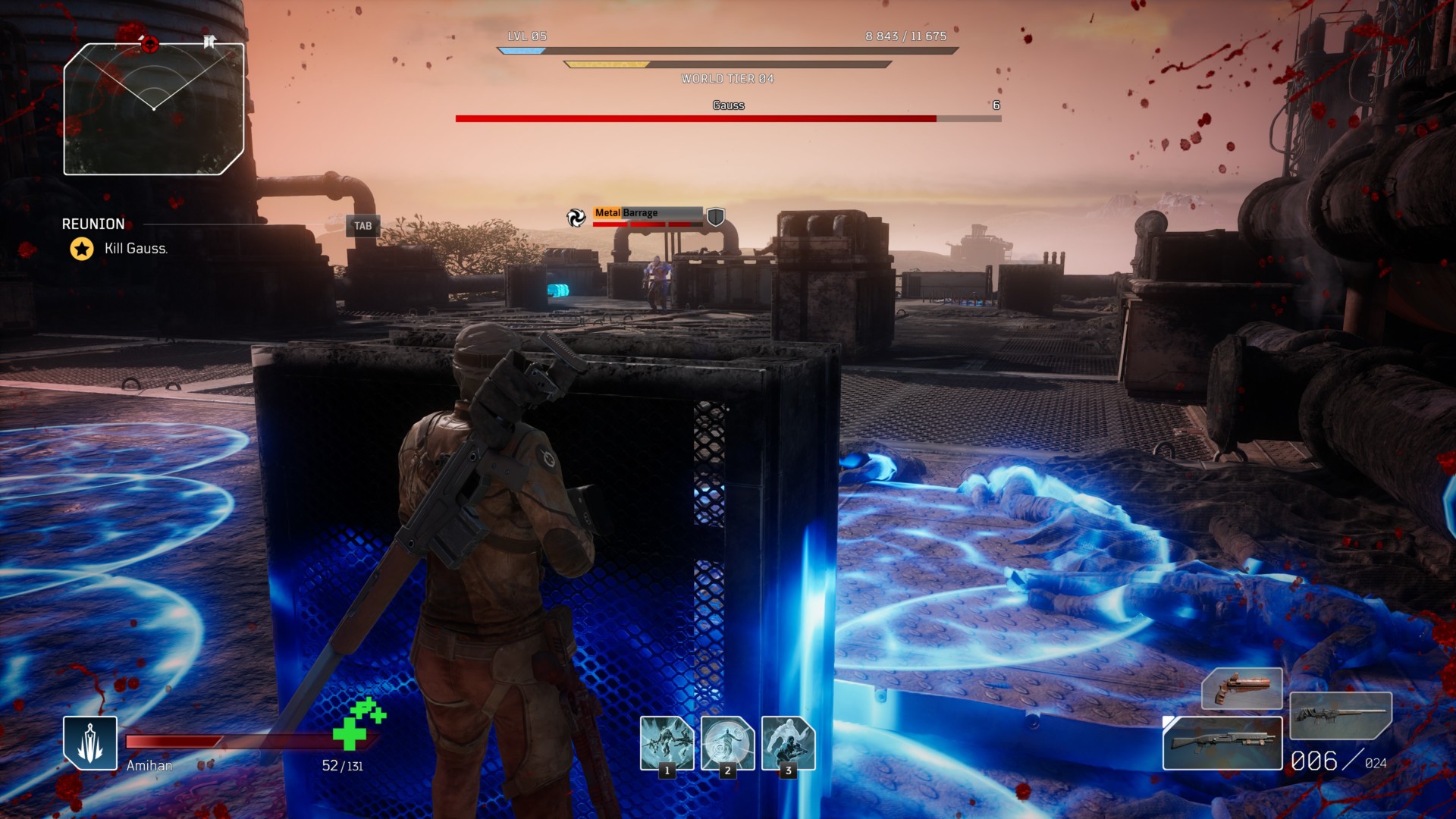Click the swirl icon beside Metal Barrage

point(576,218)
